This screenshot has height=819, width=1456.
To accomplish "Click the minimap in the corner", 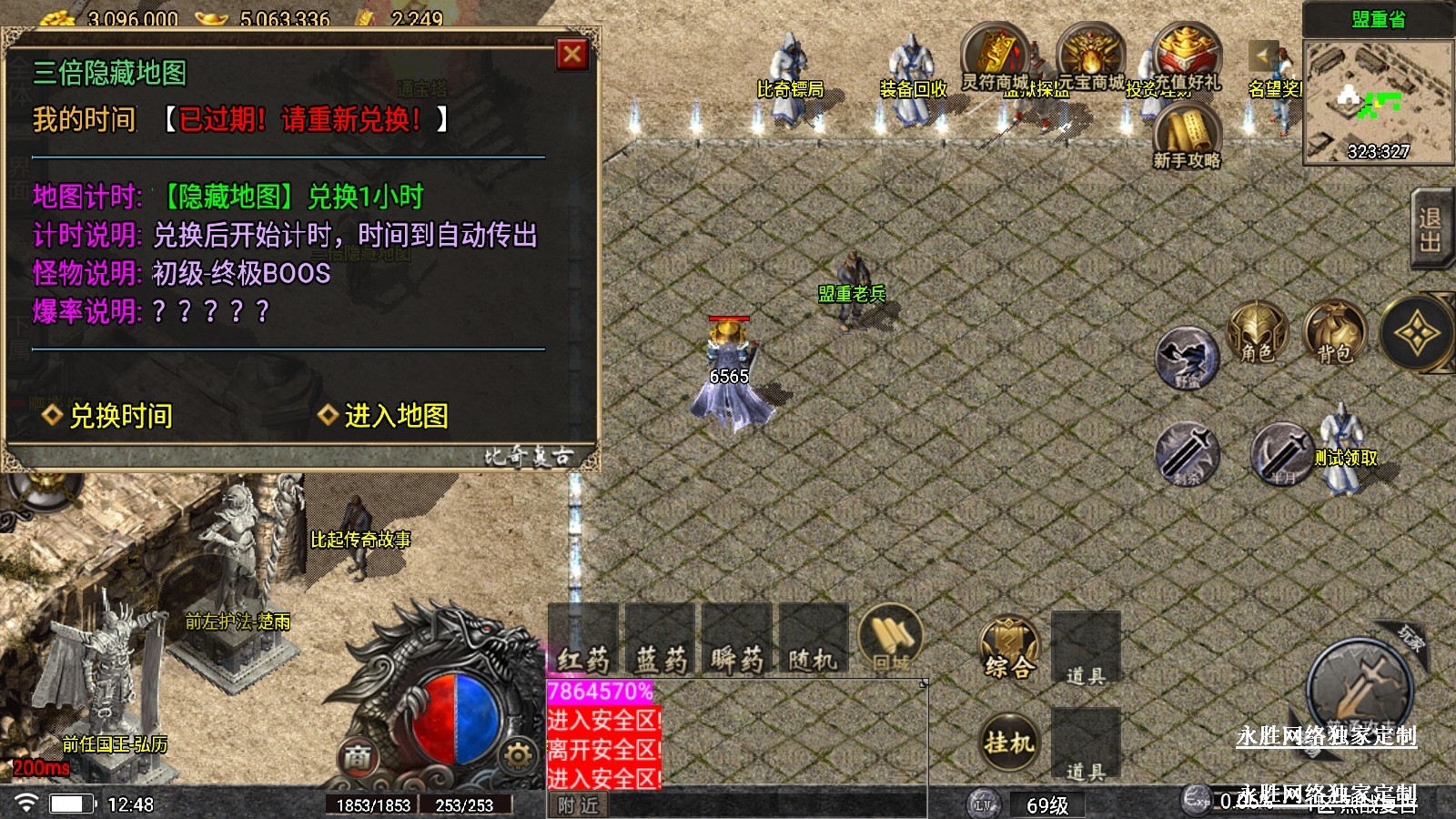I will [x=1379, y=103].
